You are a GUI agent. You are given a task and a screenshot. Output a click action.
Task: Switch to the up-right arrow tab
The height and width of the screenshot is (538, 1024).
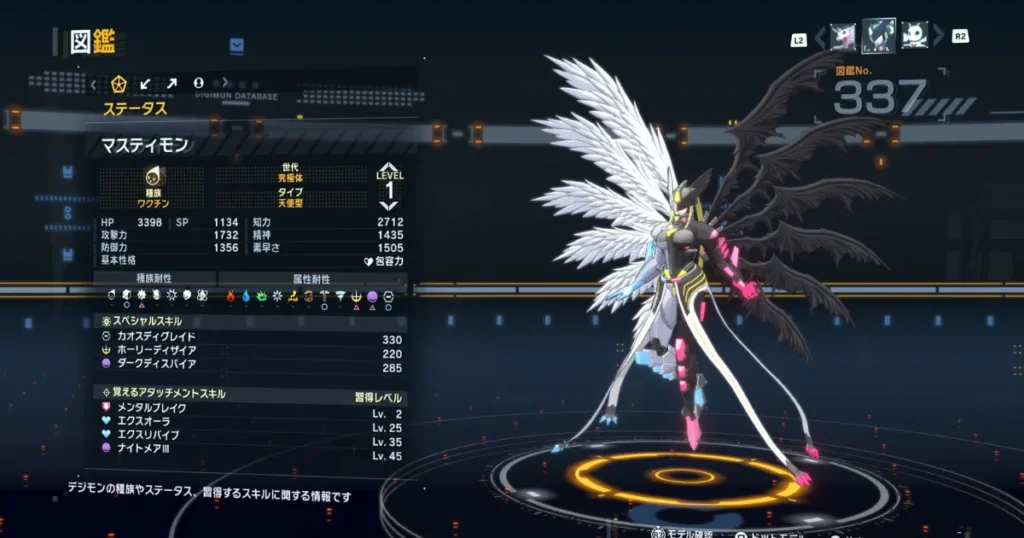click(x=171, y=83)
